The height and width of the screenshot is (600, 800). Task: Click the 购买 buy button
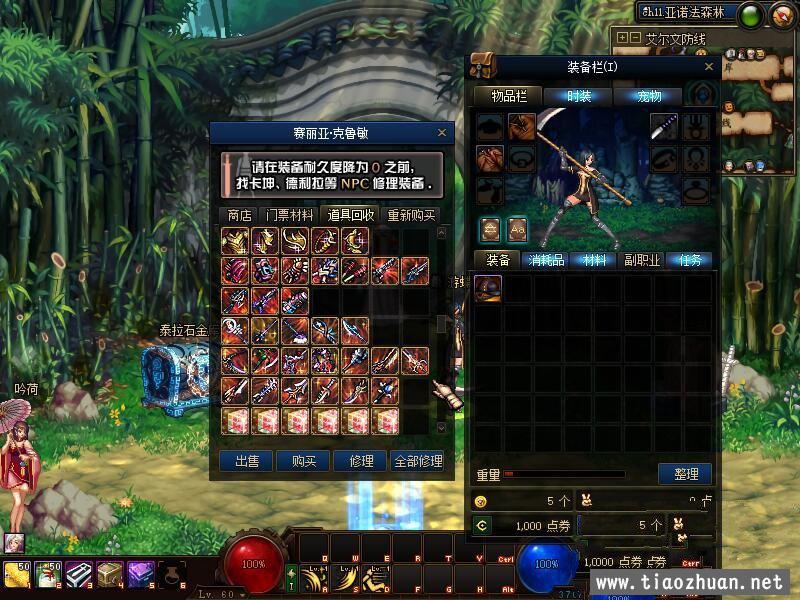pos(304,461)
